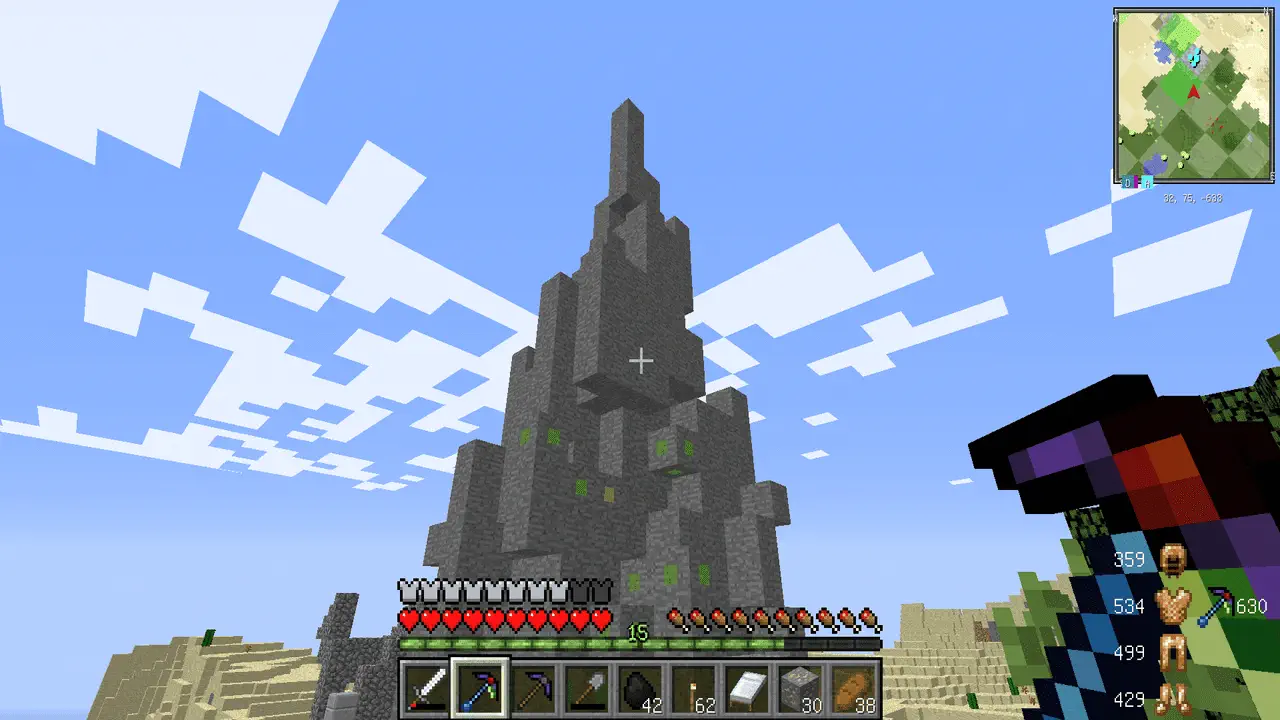This screenshot has height=720, width=1280.
Task: Click the chestplate durability icon
Action: point(1171,606)
